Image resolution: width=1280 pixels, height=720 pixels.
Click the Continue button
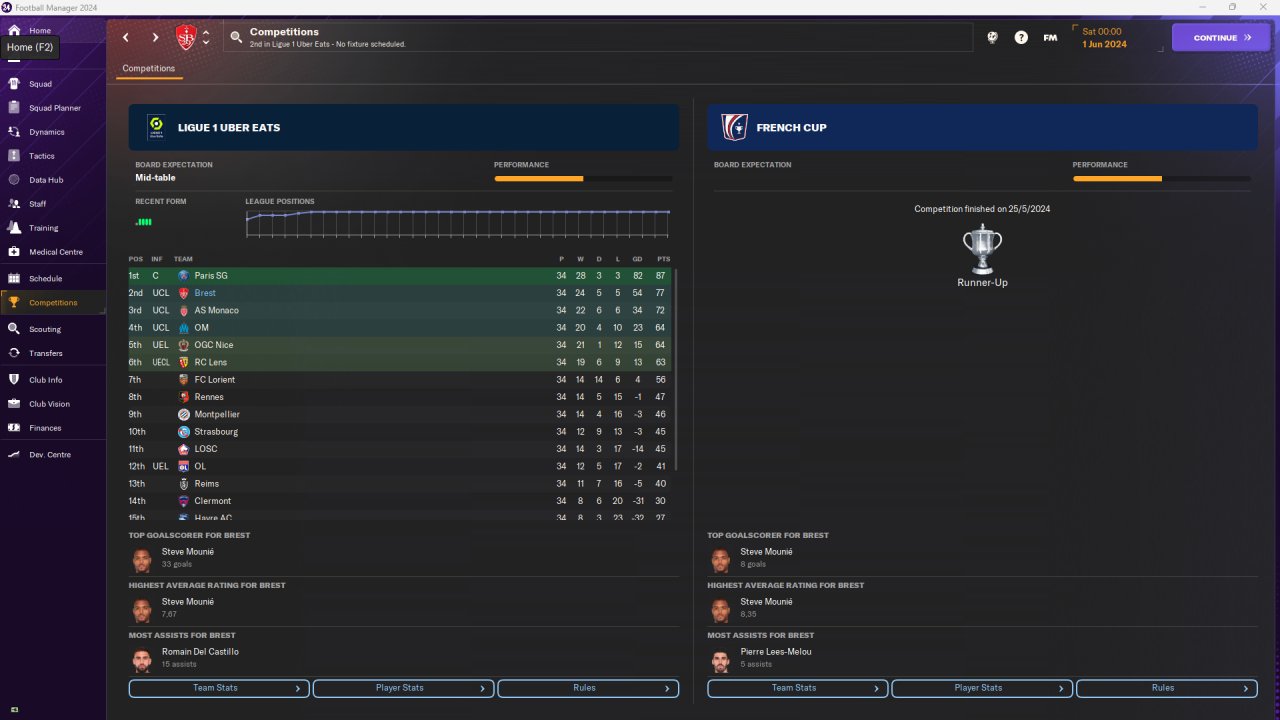click(1220, 38)
